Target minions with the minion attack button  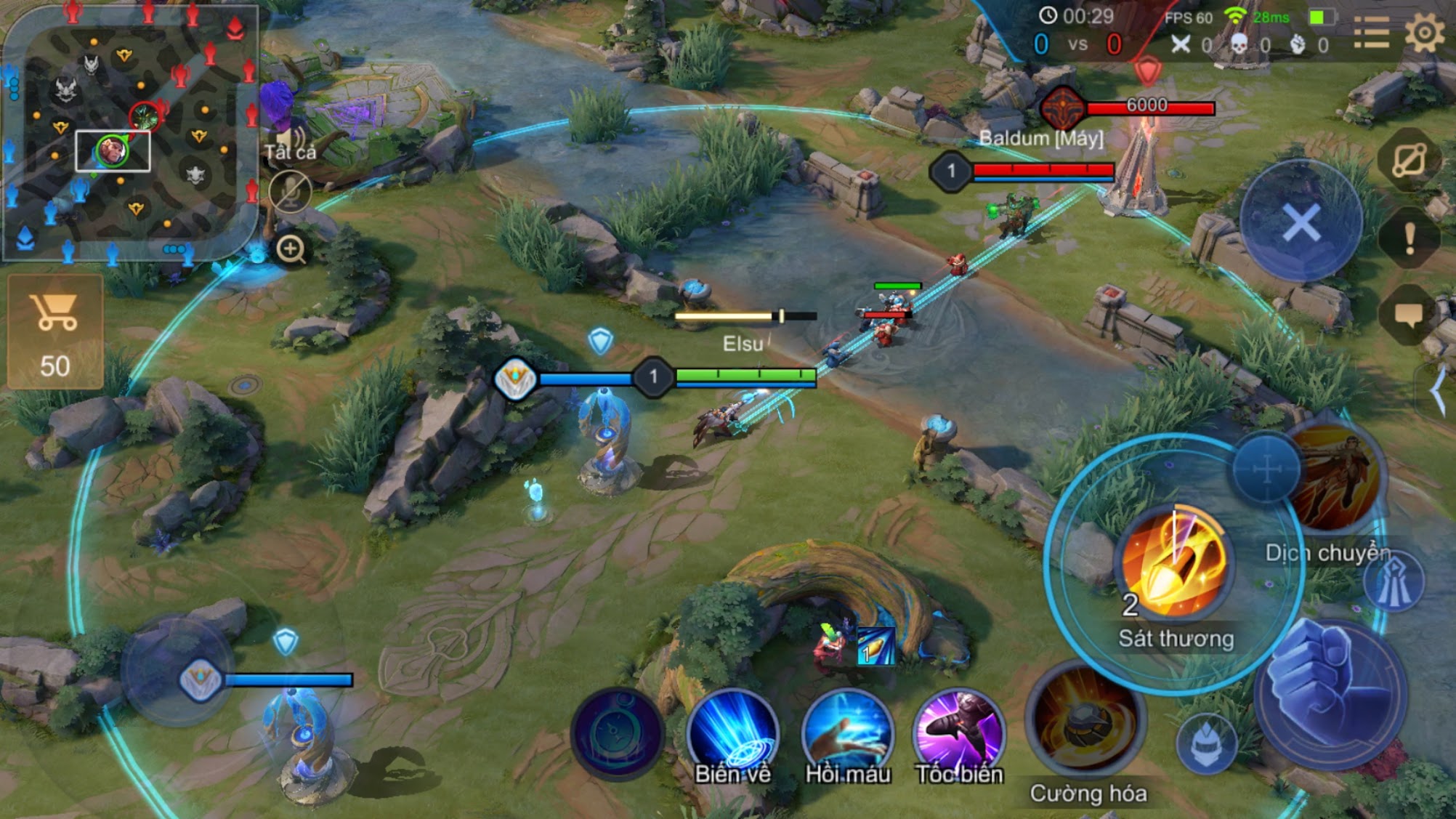[x=1206, y=743]
